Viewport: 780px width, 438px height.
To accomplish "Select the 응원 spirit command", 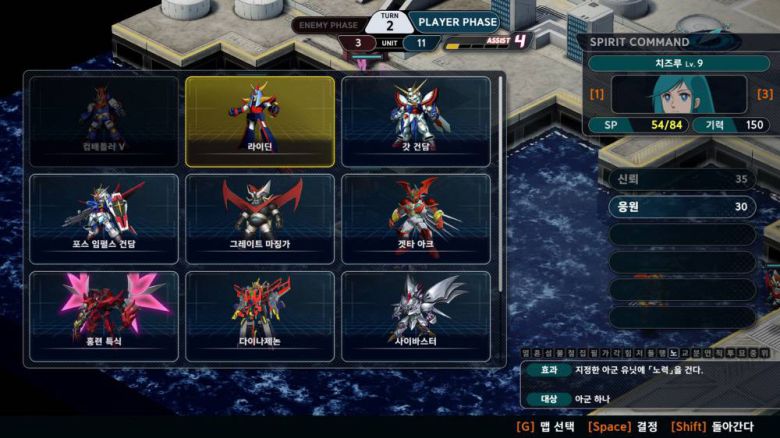I will coord(680,207).
